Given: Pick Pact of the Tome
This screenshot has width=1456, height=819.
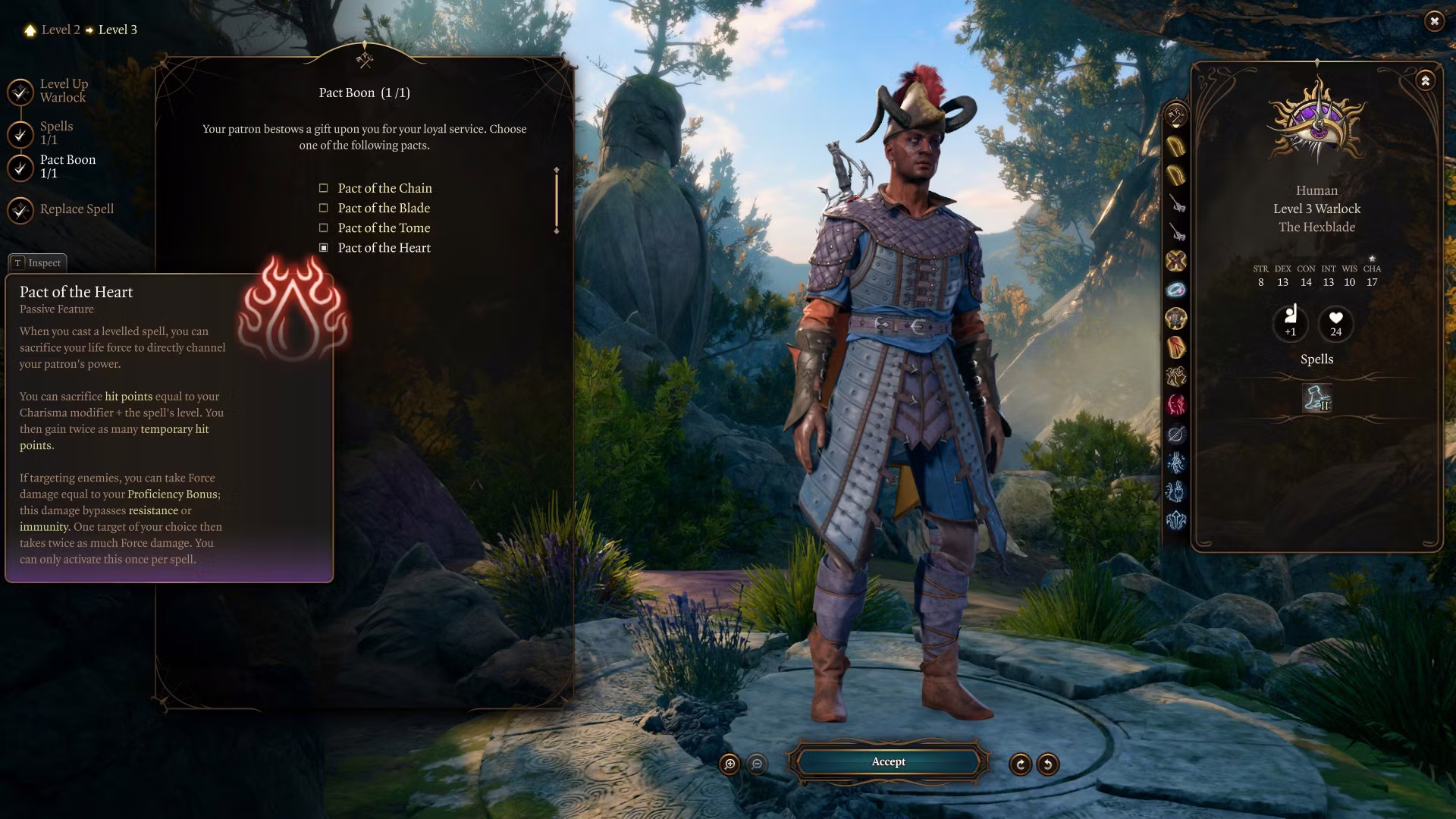Looking at the screenshot, I should pos(384,227).
